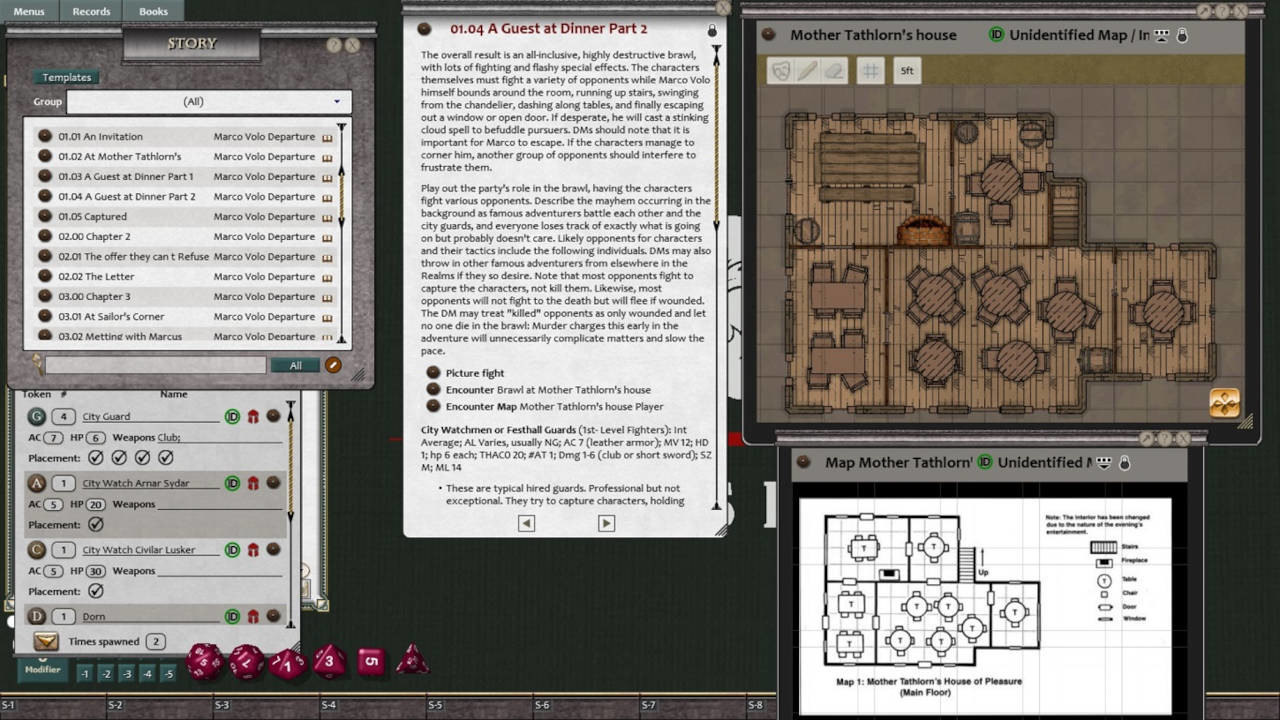Switch to the Books menu
This screenshot has width=1280, height=720.
152,11
